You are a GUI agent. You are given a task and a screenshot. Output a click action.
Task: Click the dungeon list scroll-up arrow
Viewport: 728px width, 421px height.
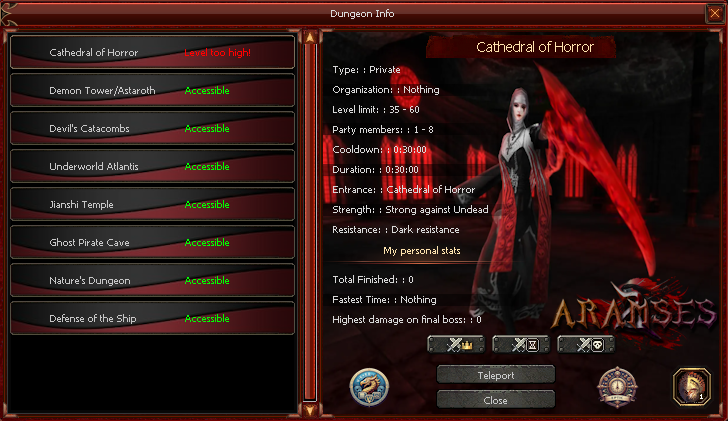[310, 38]
